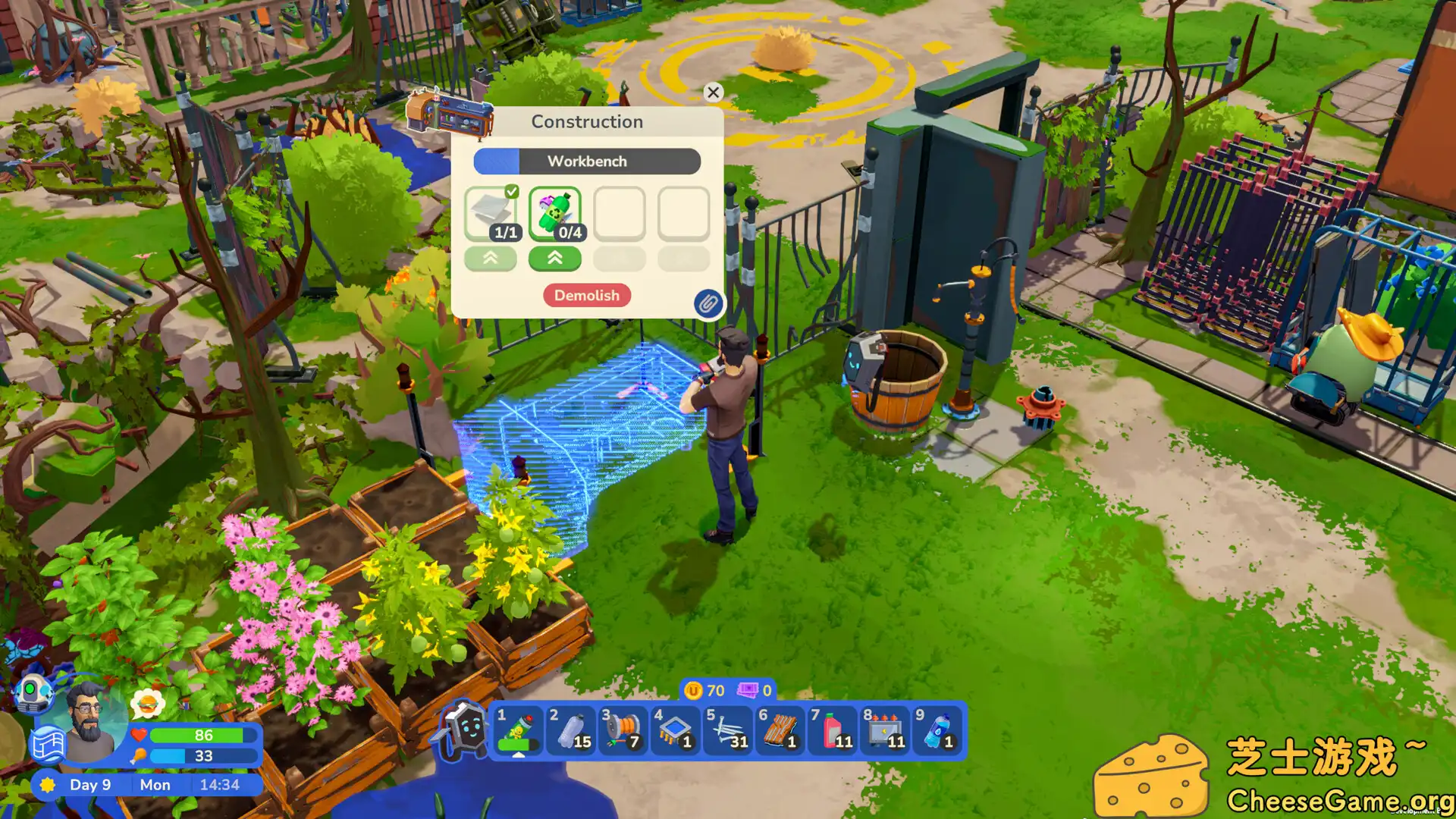Choose the empty plastic bottle hotbar slot
Image resolution: width=1456 pixels, height=819 pixels.
(x=572, y=730)
